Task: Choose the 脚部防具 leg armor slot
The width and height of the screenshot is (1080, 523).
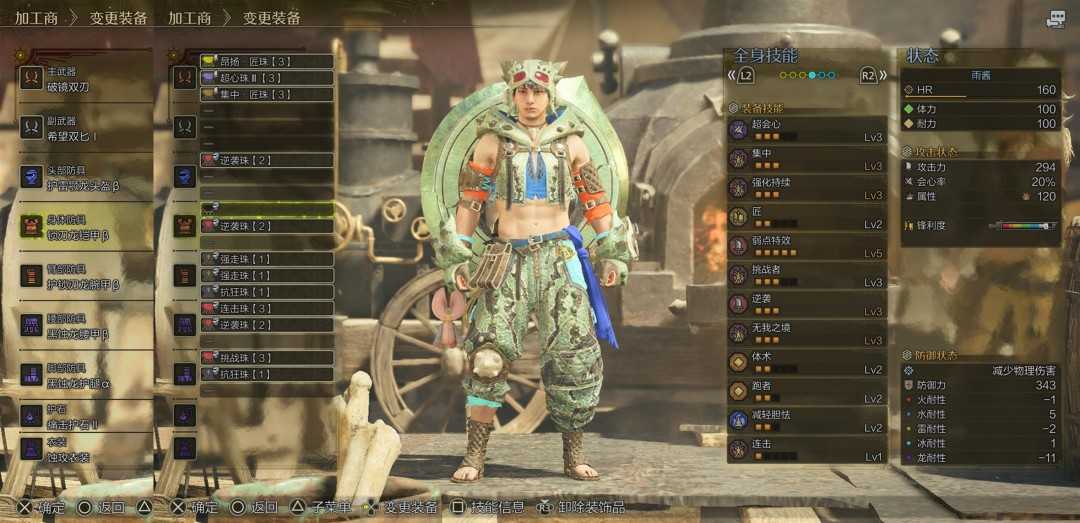Action: coord(85,374)
